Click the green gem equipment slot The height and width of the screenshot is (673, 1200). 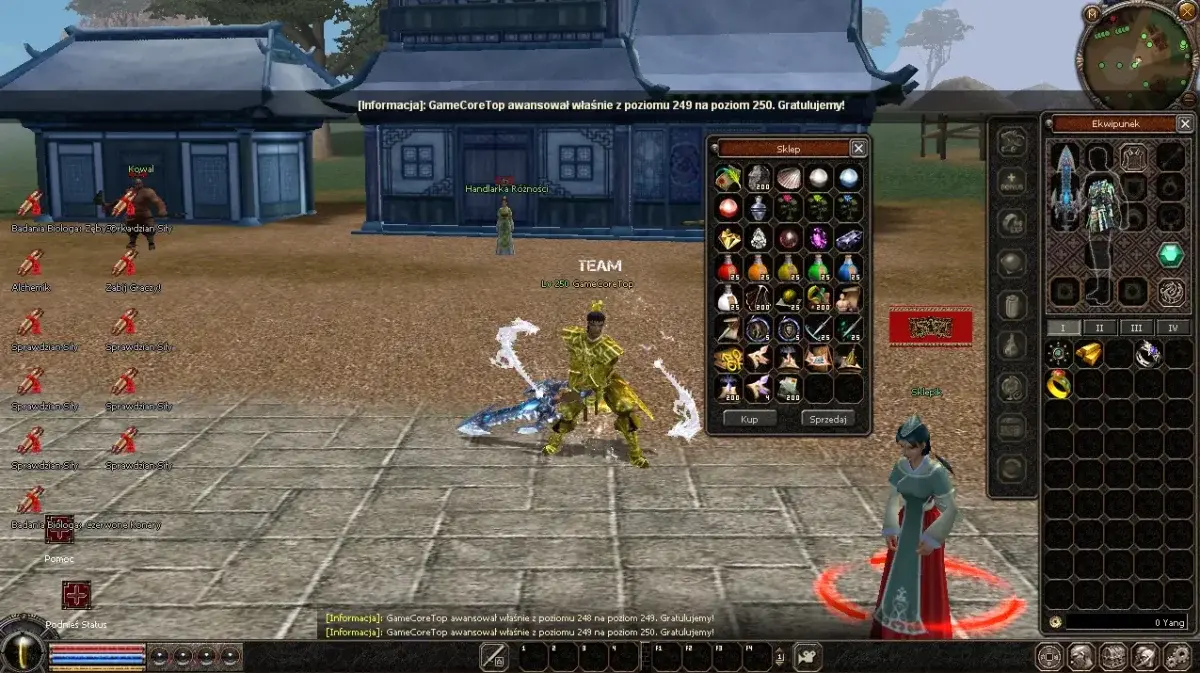(1170, 255)
